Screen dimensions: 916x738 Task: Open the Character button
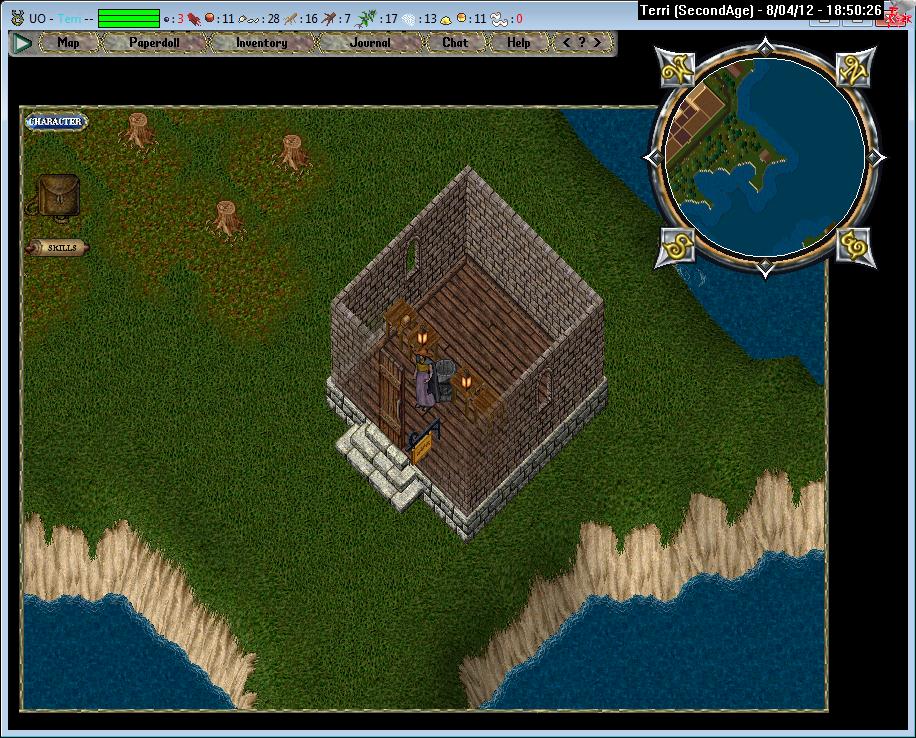56,122
